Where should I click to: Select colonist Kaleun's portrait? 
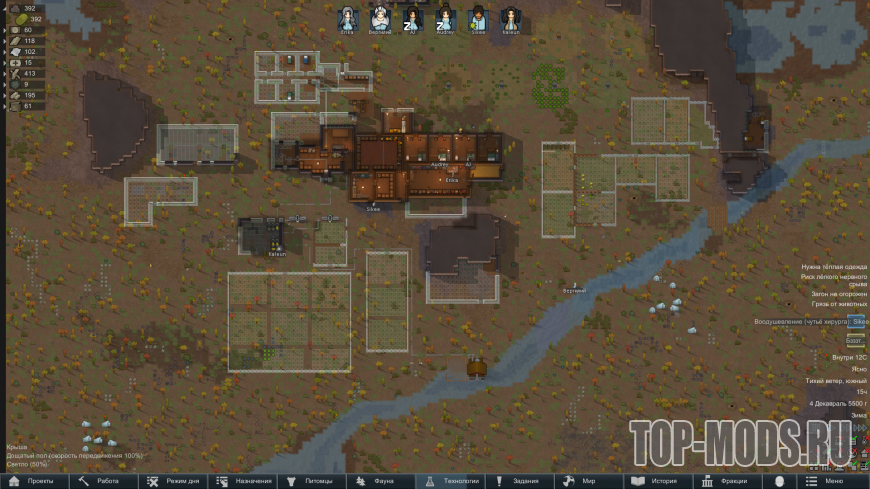click(x=510, y=18)
